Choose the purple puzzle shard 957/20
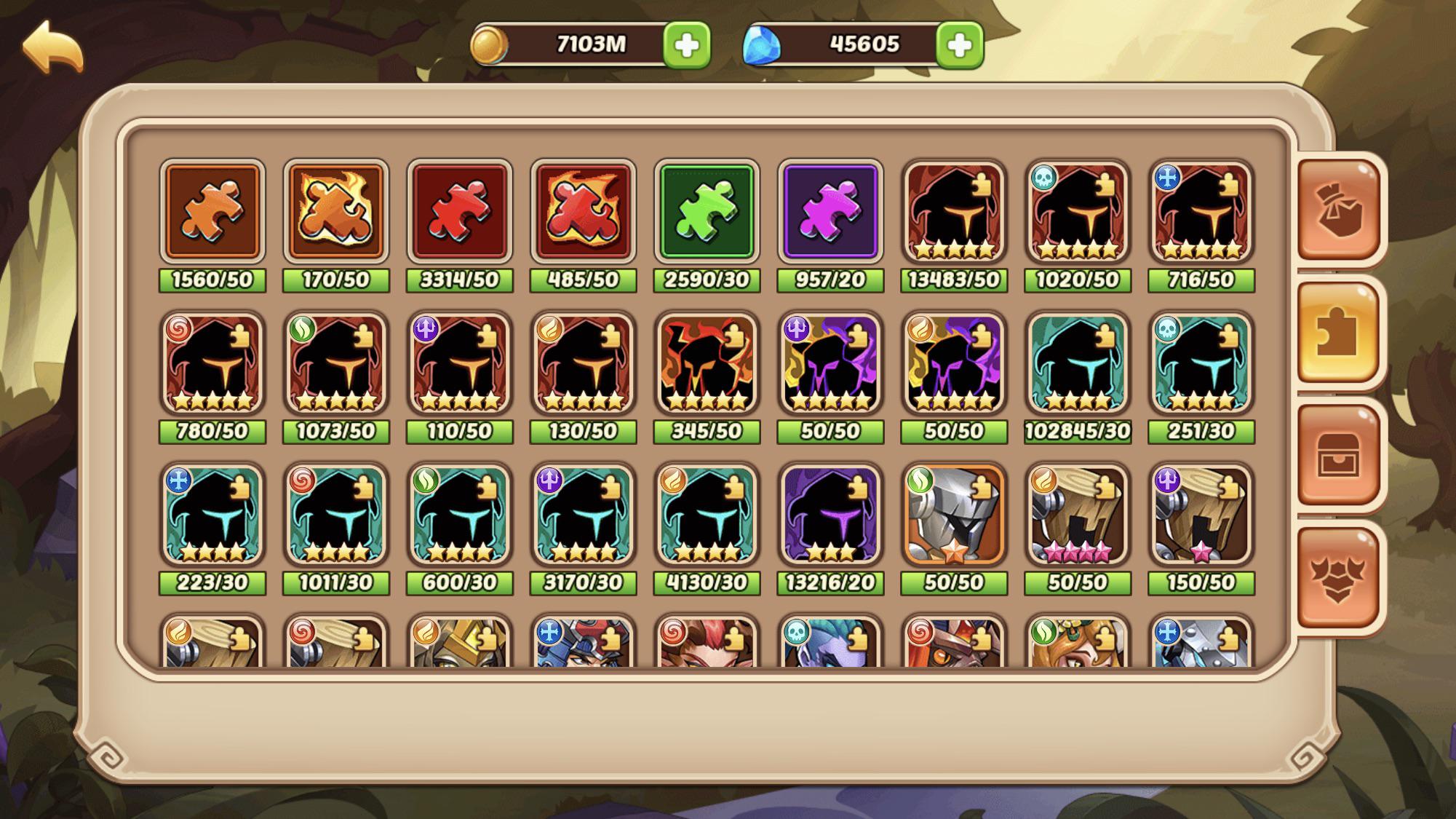 pyautogui.click(x=830, y=212)
